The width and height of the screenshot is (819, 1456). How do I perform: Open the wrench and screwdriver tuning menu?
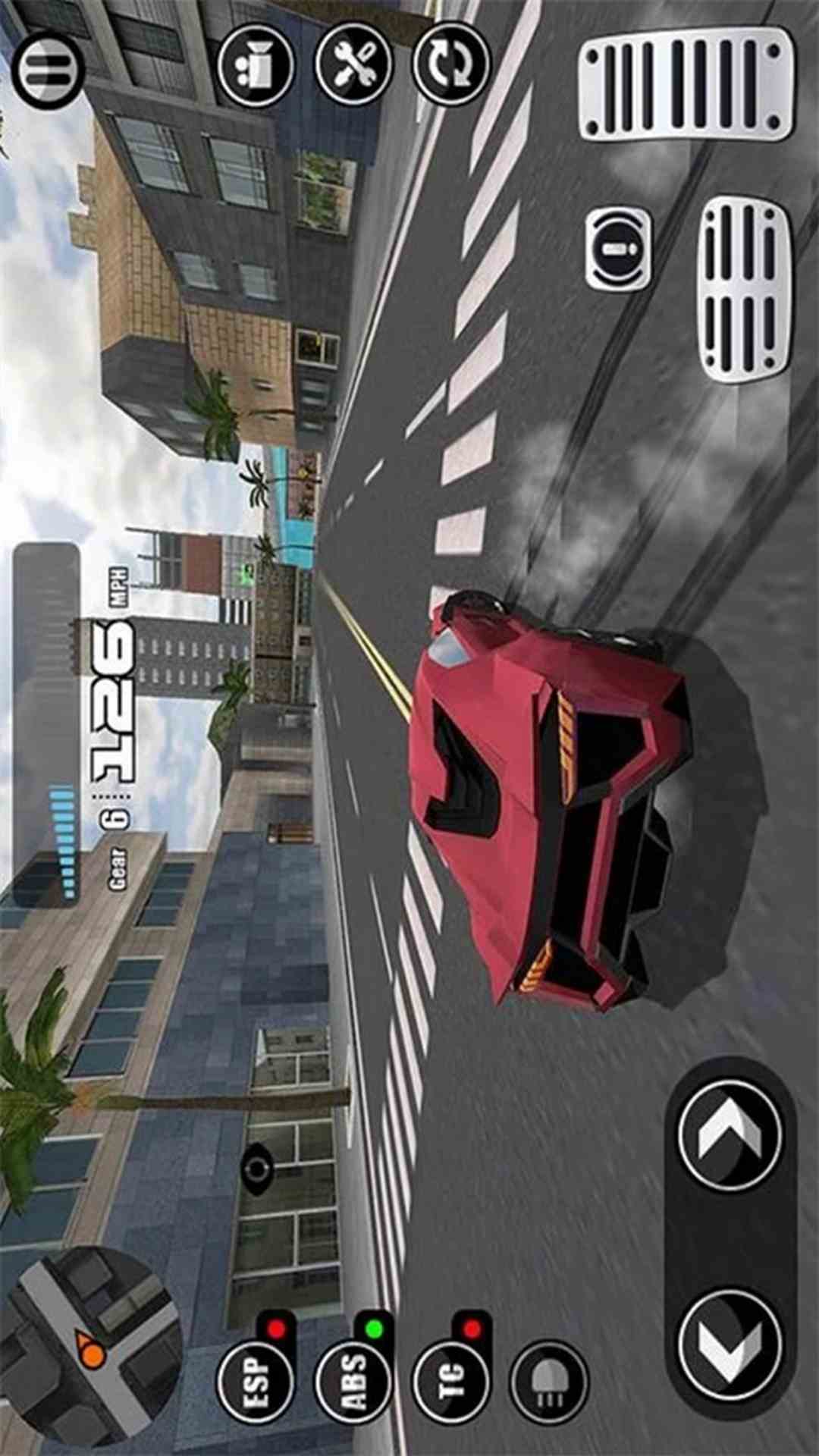click(354, 64)
